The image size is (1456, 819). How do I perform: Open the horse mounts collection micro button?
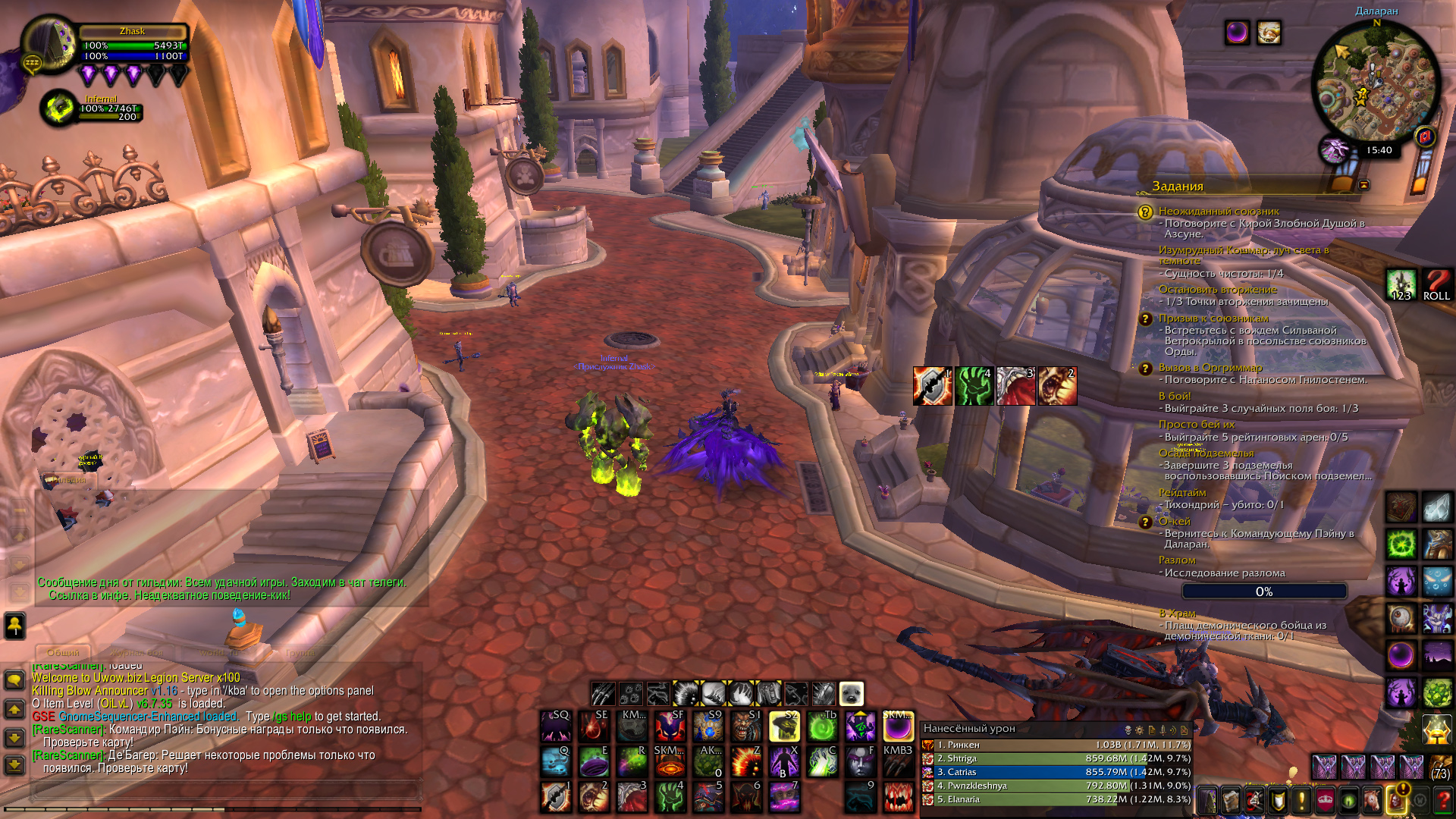(x=1373, y=801)
